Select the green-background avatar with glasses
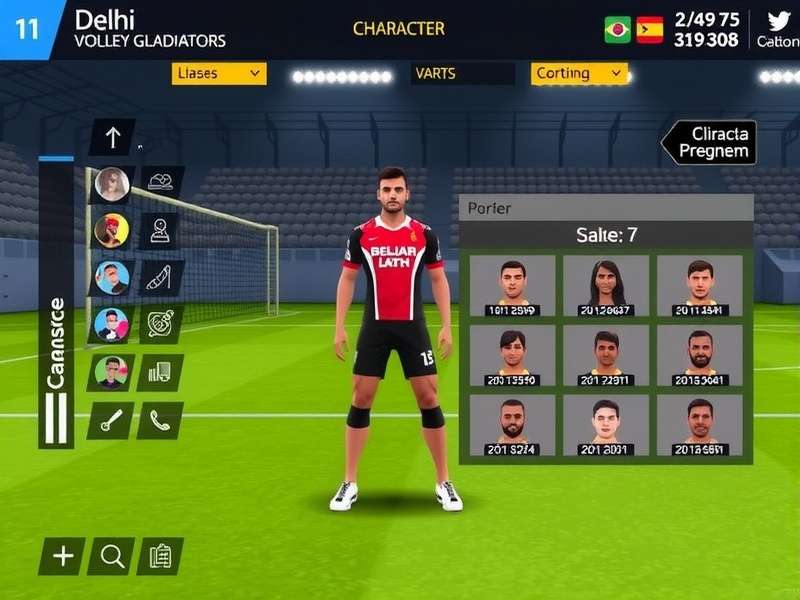 tap(110, 372)
